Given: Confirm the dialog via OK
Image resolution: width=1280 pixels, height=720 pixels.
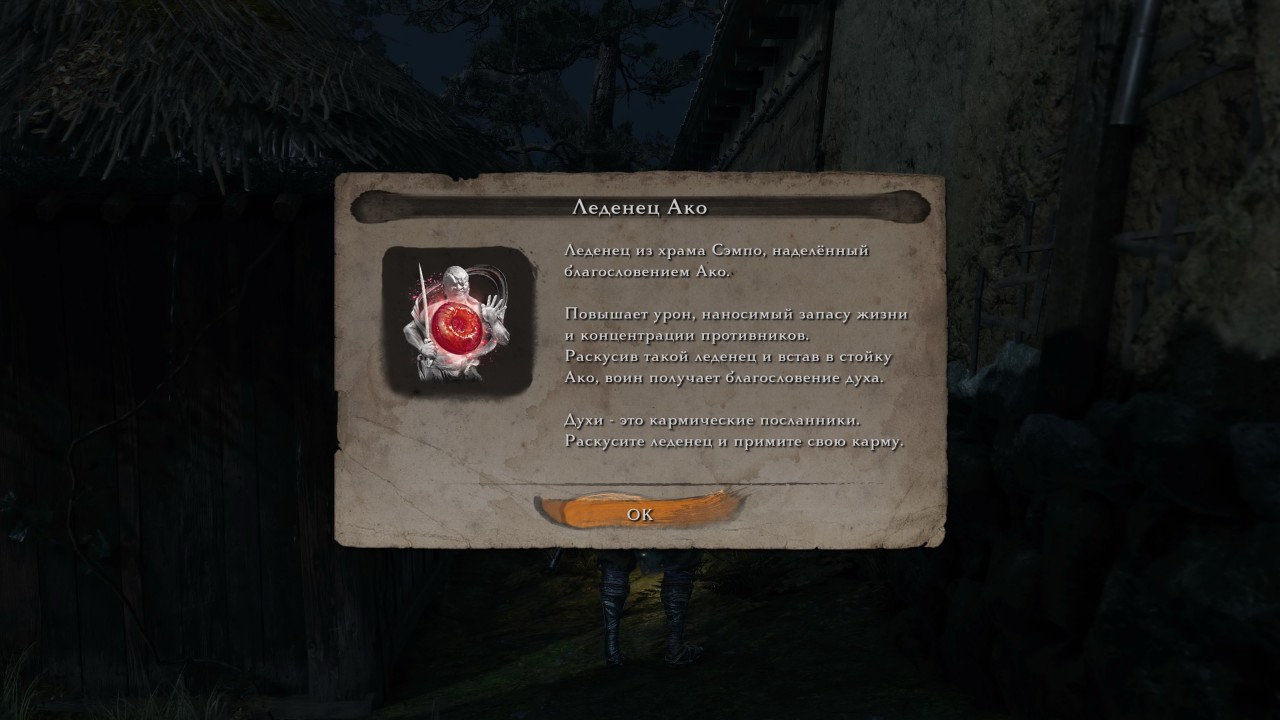Looking at the screenshot, I should tap(640, 513).
